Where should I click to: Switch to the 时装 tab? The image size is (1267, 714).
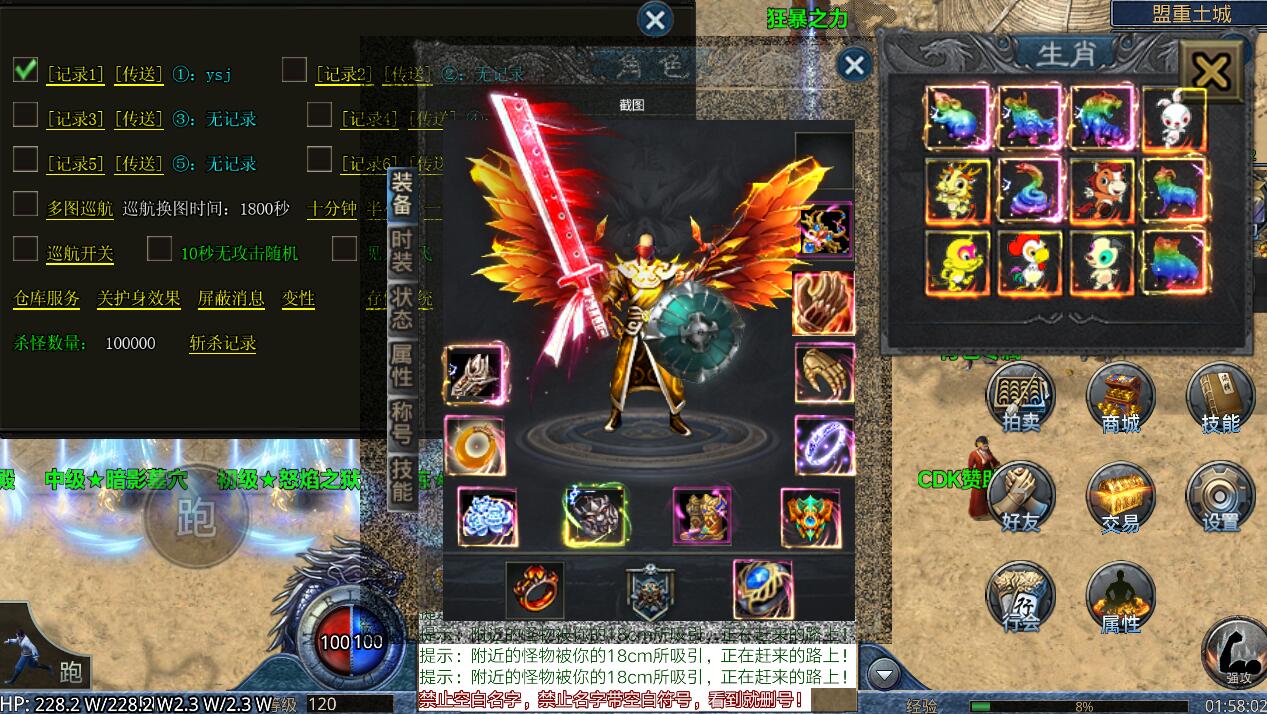point(402,252)
